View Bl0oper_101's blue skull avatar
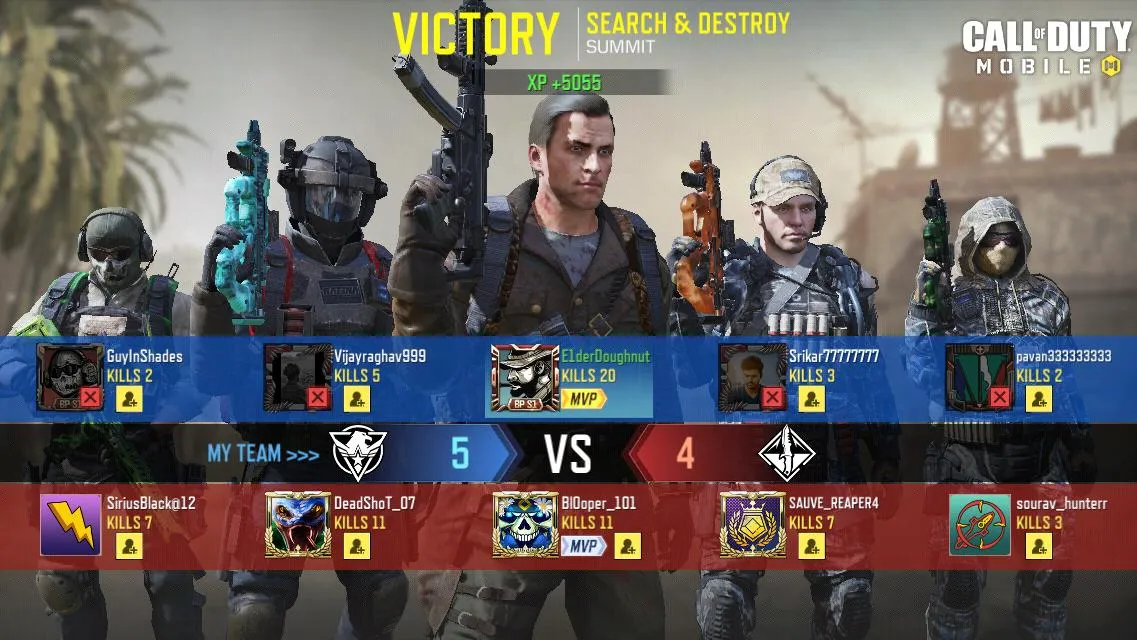This screenshot has width=1137, height=640. point(525,525)
